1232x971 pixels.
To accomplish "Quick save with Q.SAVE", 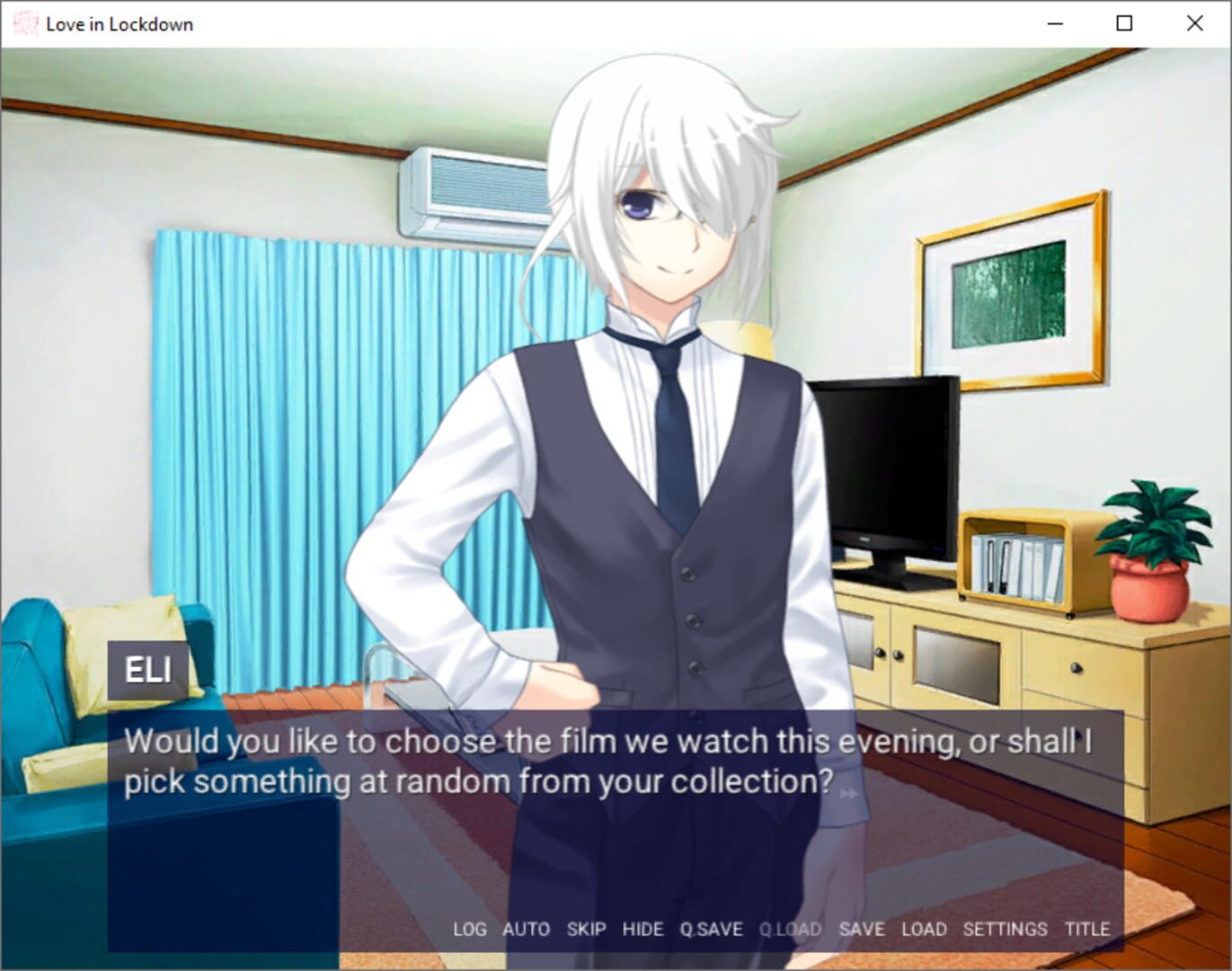I will point(711,929).
